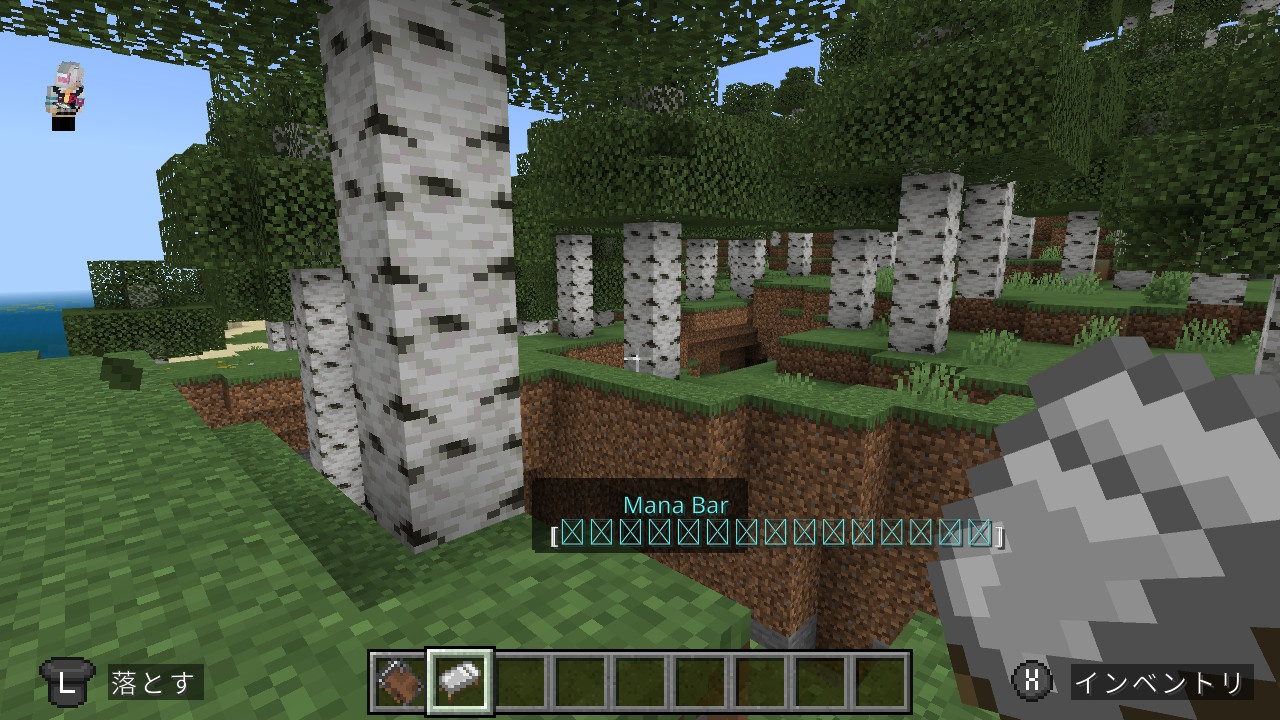Select the brown book hotbar slot
1280x720 pixels.
tap(399, 682)
